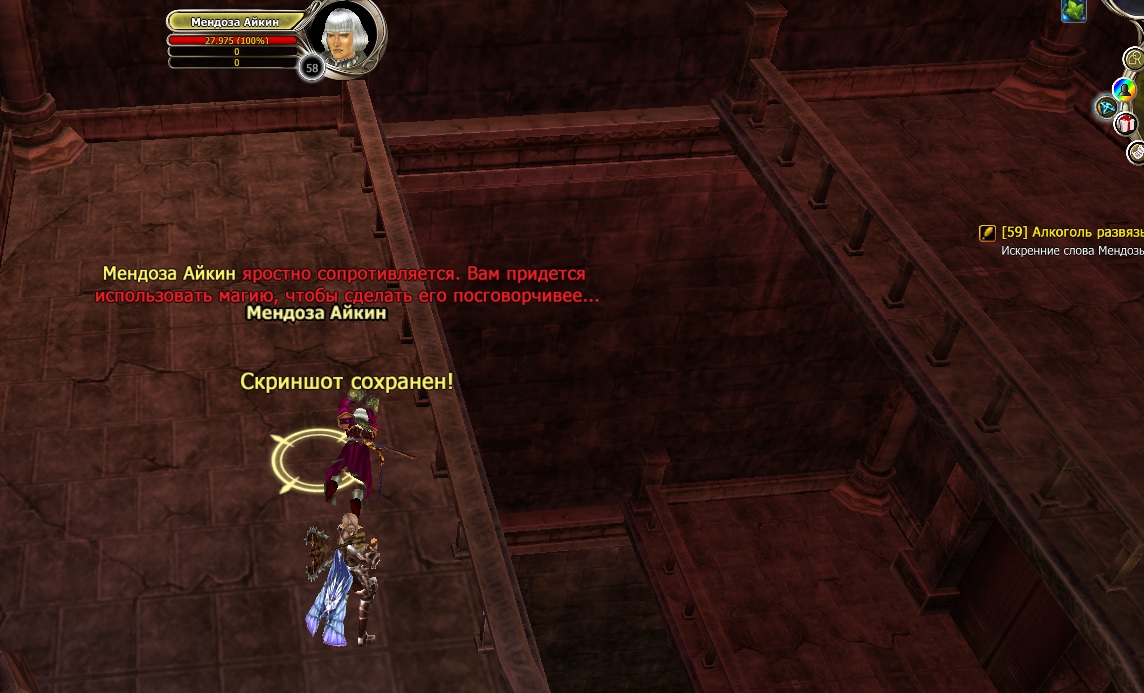Click the yellow feather quest icon
1144x693 pixels.
[987, 232]
